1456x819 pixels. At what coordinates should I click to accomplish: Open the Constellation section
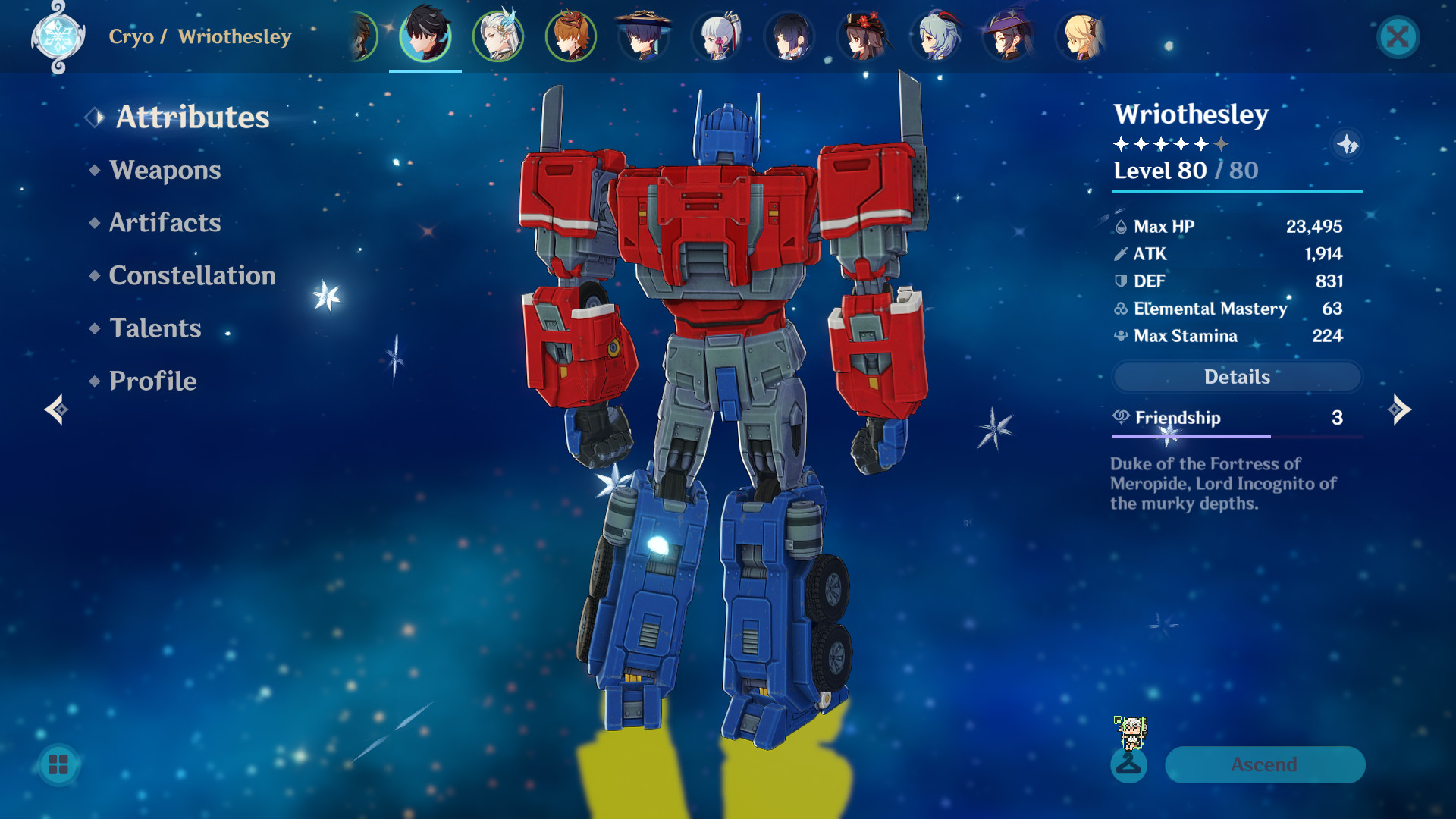coord(193,275)
